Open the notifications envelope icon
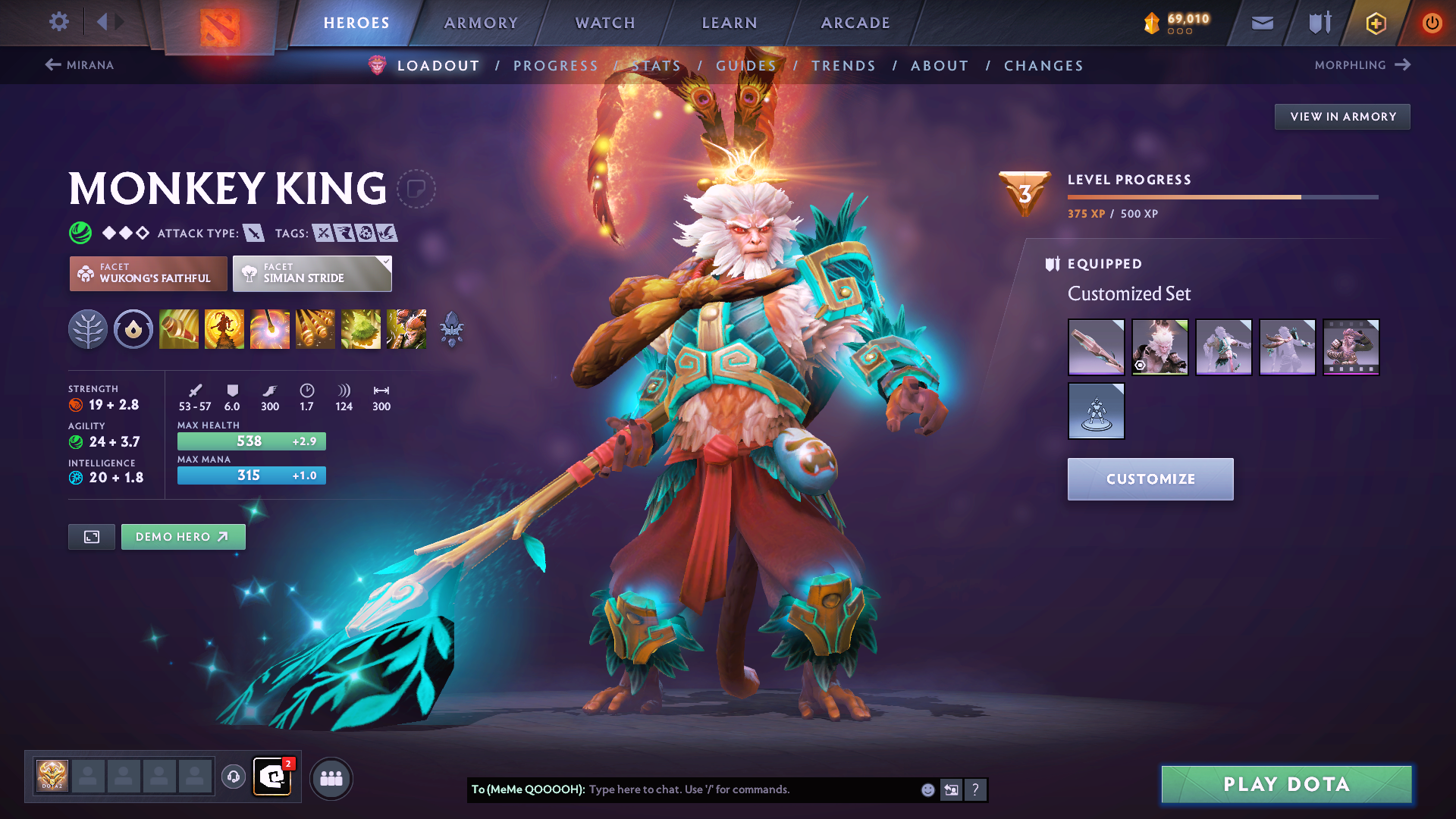Image resolution: width=1456 pixels, height=819 pixels. pos(1261,23)
